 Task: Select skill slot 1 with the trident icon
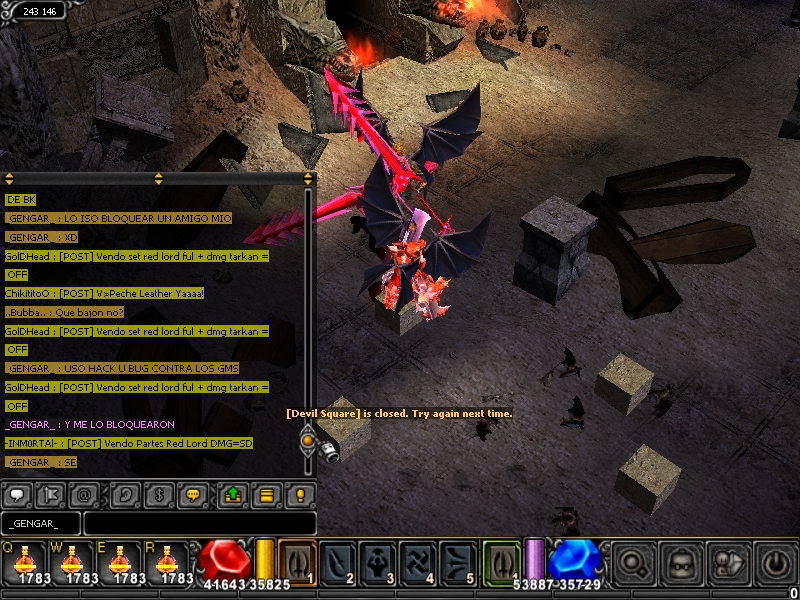point(297,561)
